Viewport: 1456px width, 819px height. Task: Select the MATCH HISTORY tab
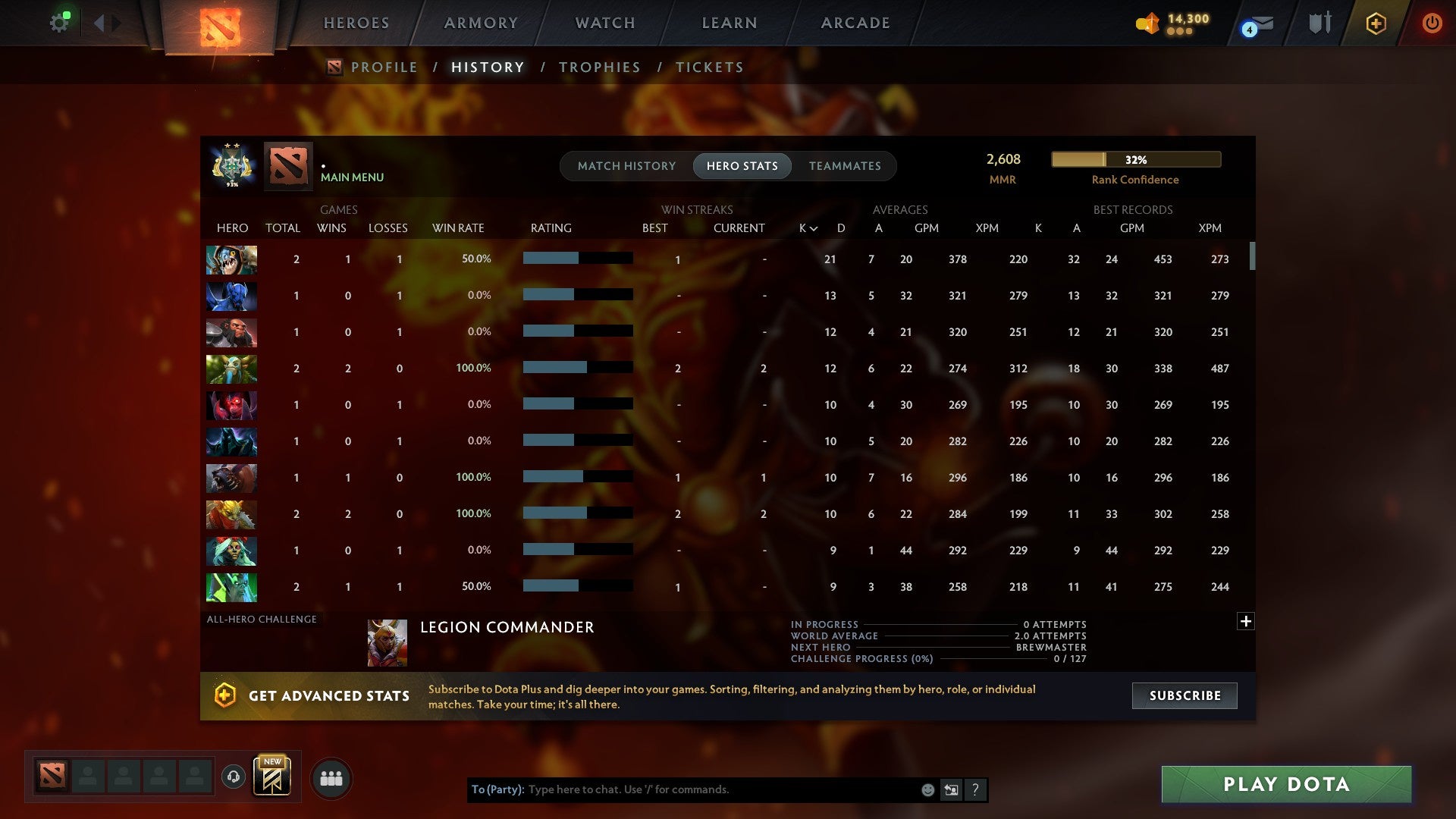pyautogui.click(x=626, y=165)
